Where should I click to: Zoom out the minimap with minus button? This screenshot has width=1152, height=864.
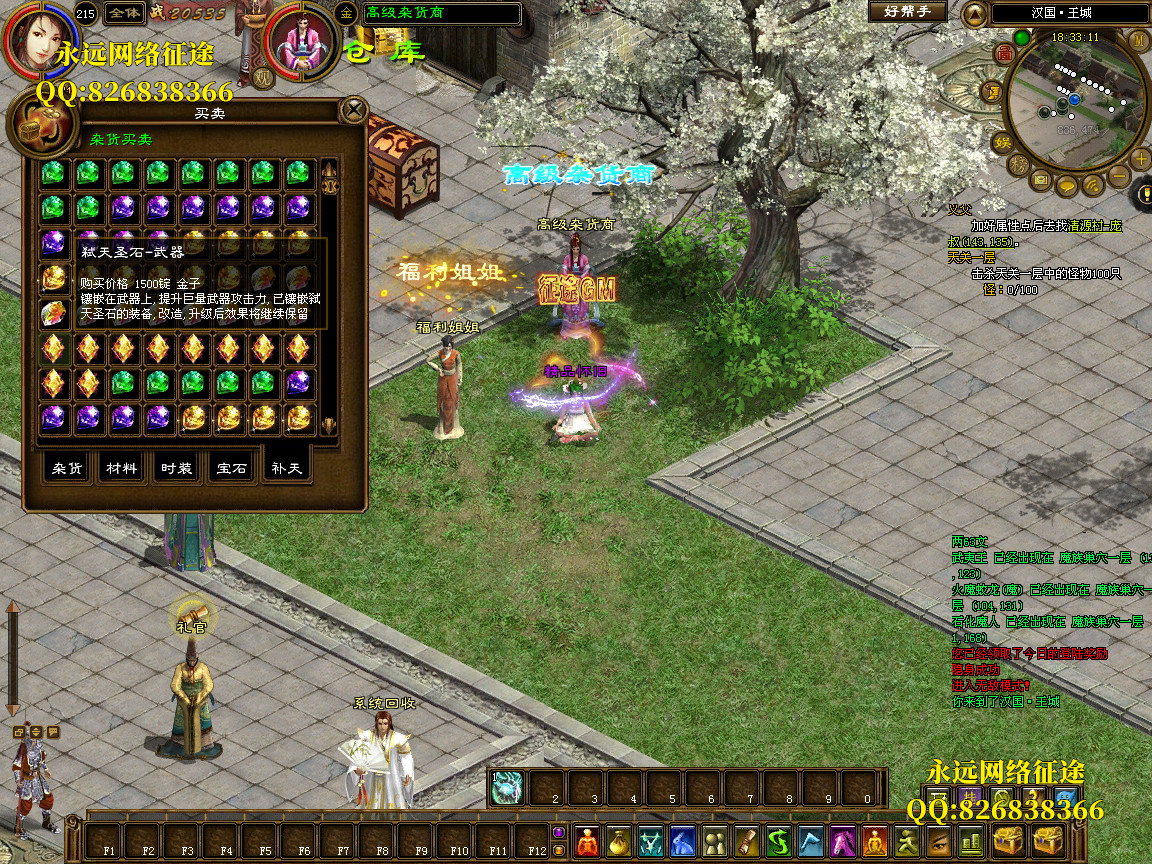[x=1119, y=177]
